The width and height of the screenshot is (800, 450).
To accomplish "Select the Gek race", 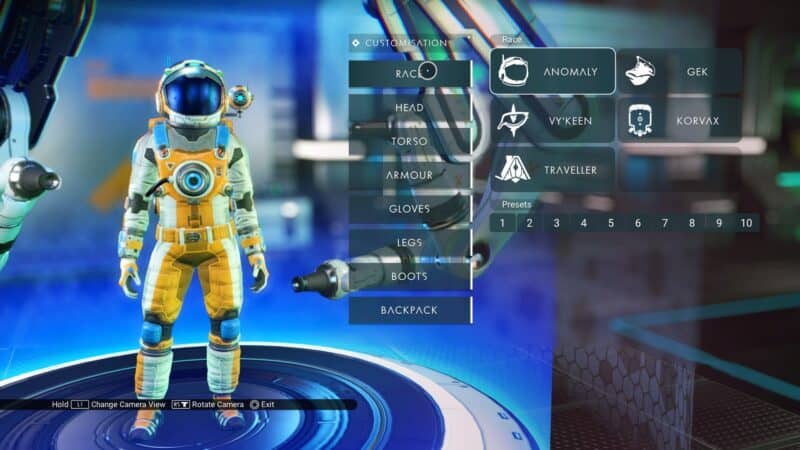I will (x=679, y=72).
